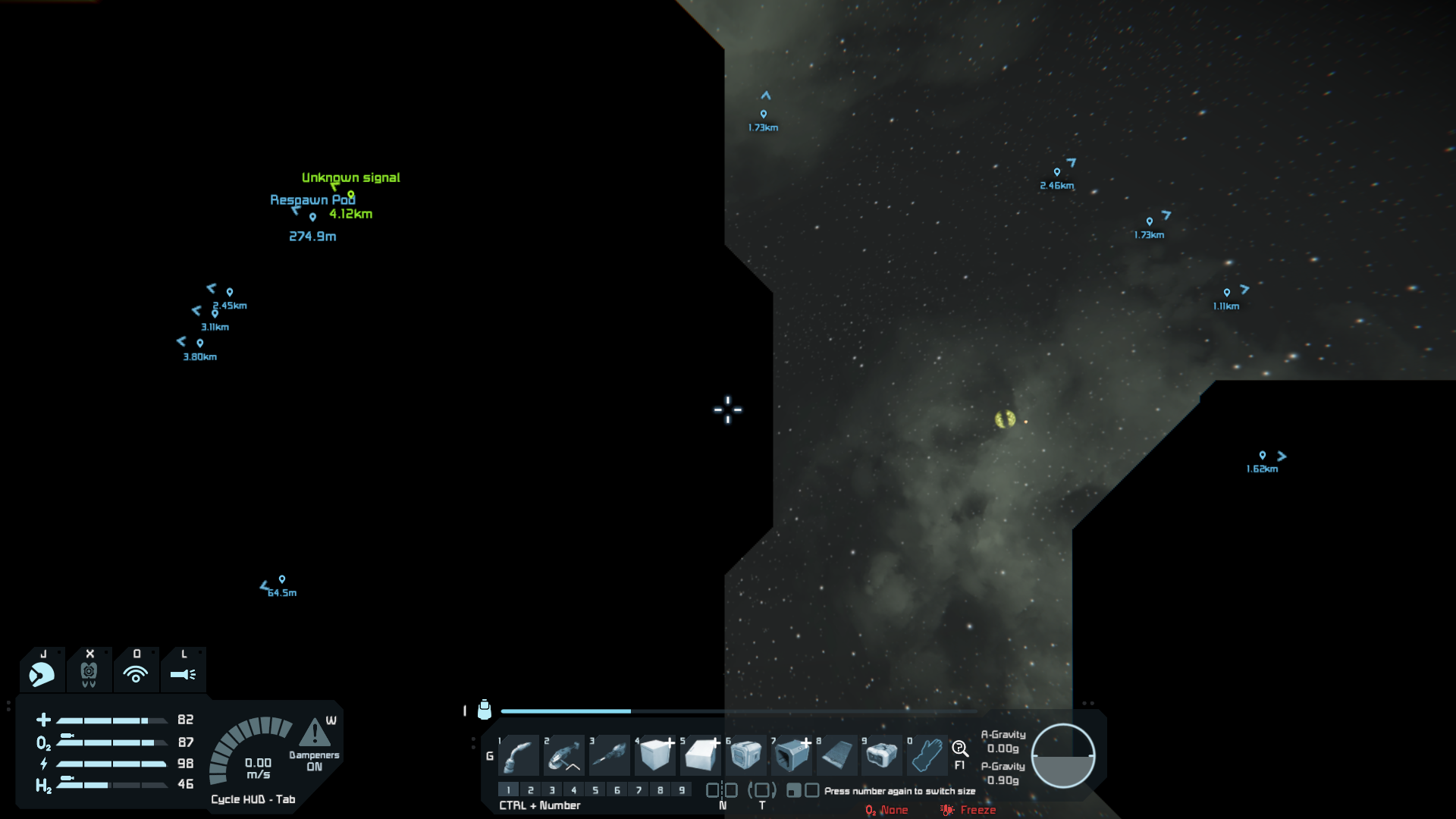Open help via the question-mark magnifier icon

[960, 749]
